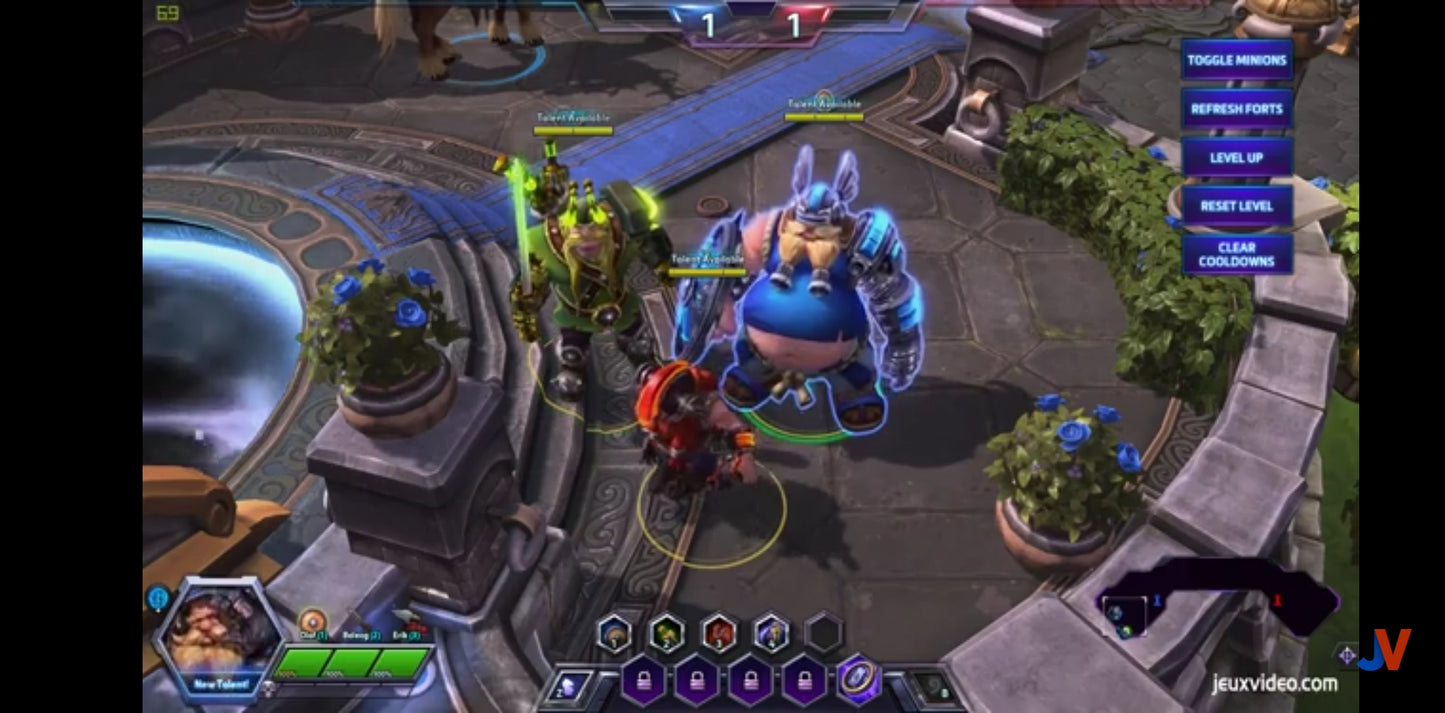Choose the green hexagon viking selector numbered 2
Image resolution: width=1445 pixels, height=713 pixels.
click(x=666, y=633)
